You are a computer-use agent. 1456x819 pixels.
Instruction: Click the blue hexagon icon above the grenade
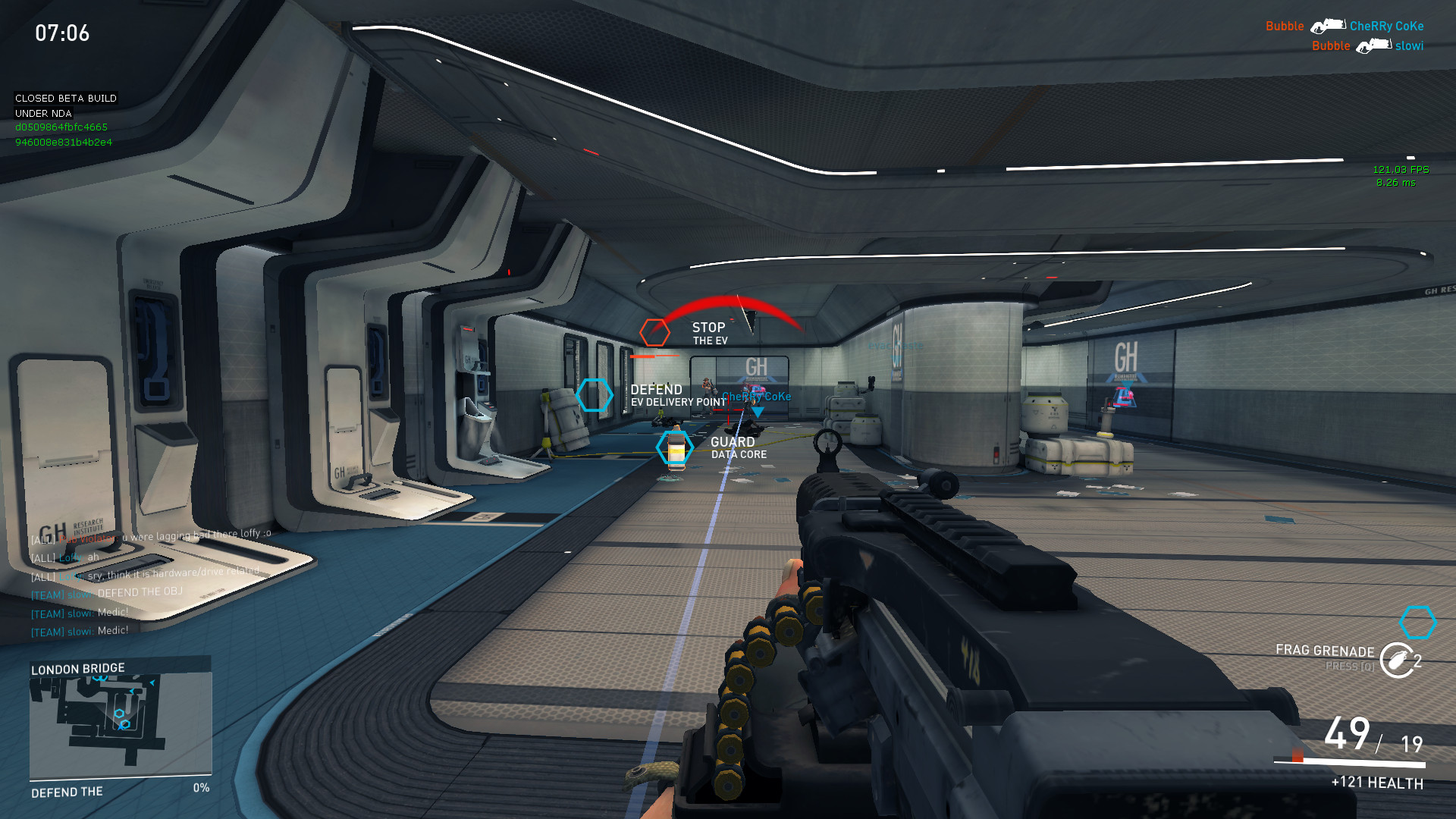(1417, 623)
